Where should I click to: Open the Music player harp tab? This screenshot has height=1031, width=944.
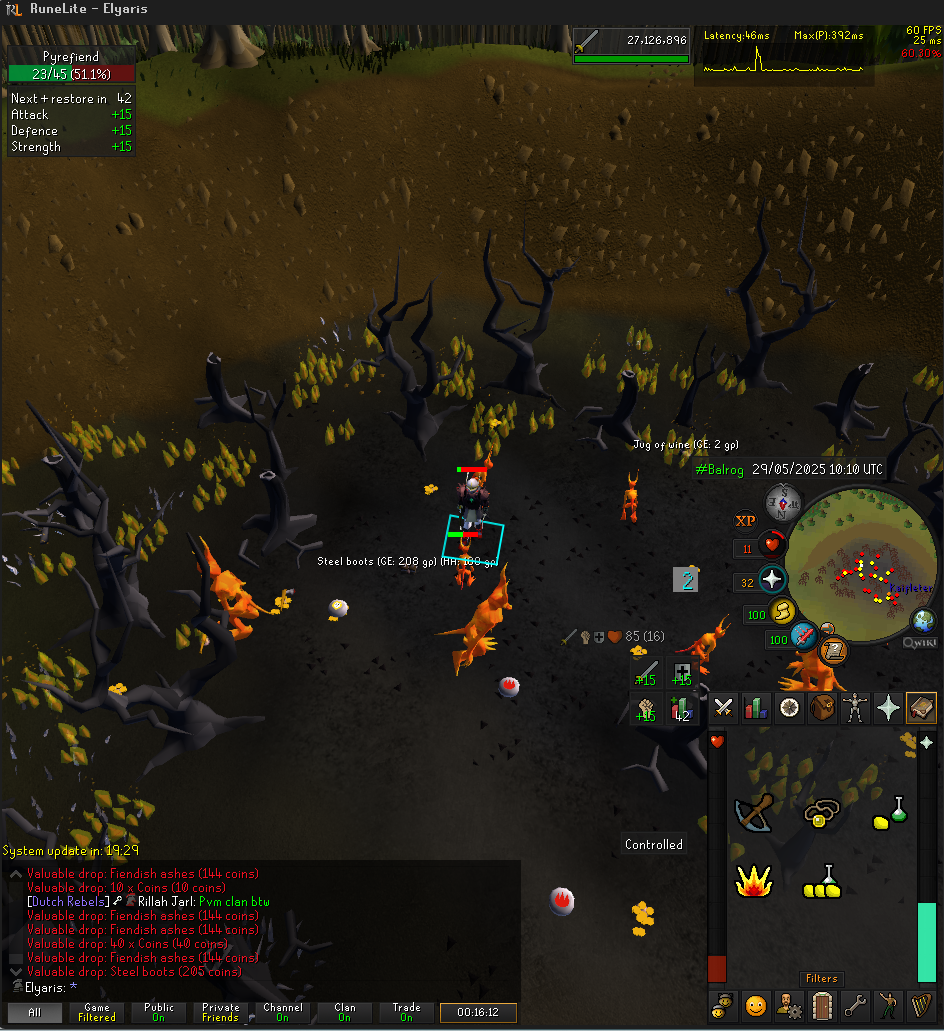click(x=921, y=1004)
